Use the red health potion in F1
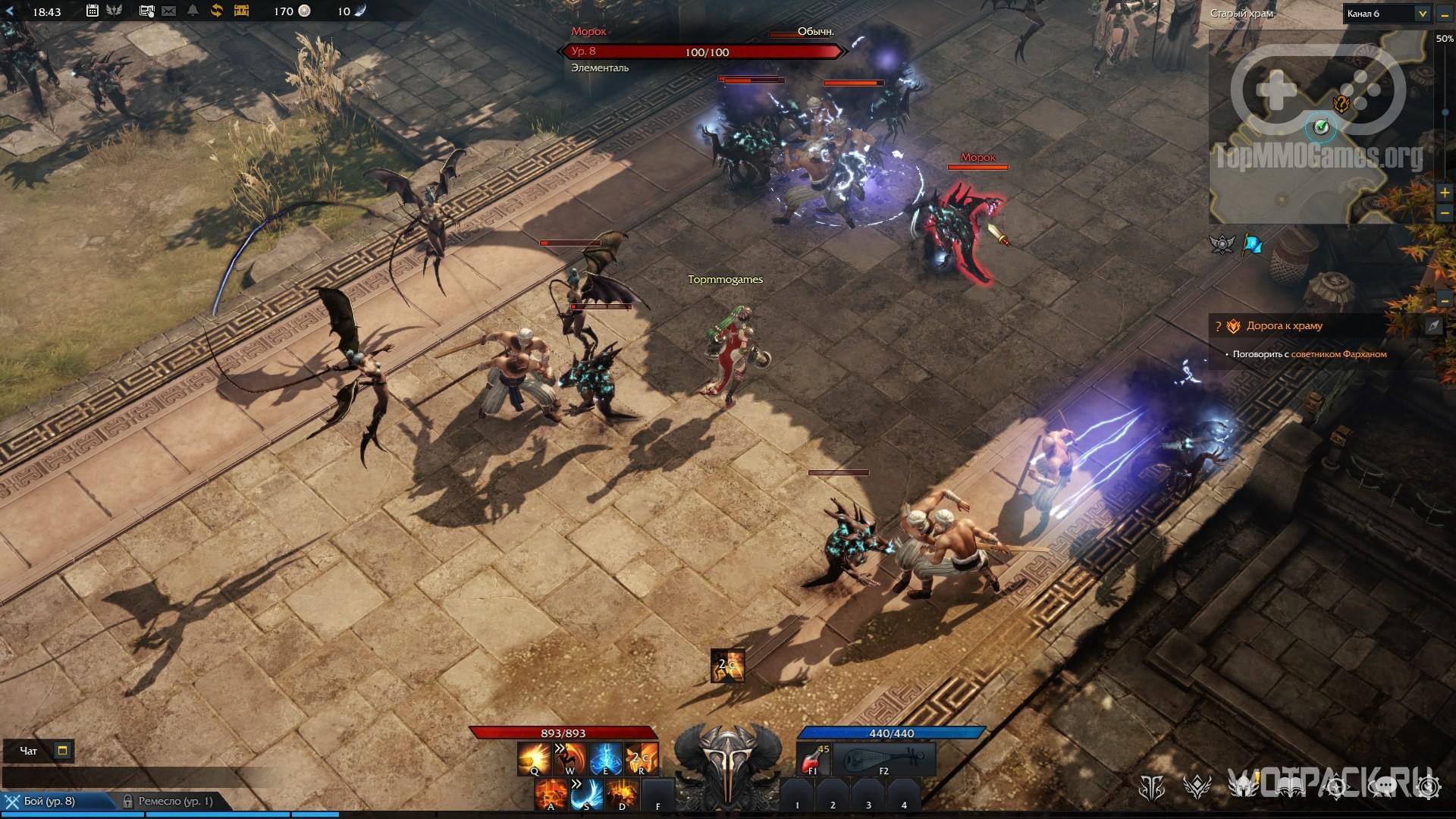The height and width of the screenshot is (819, 1456). [813, 758]
